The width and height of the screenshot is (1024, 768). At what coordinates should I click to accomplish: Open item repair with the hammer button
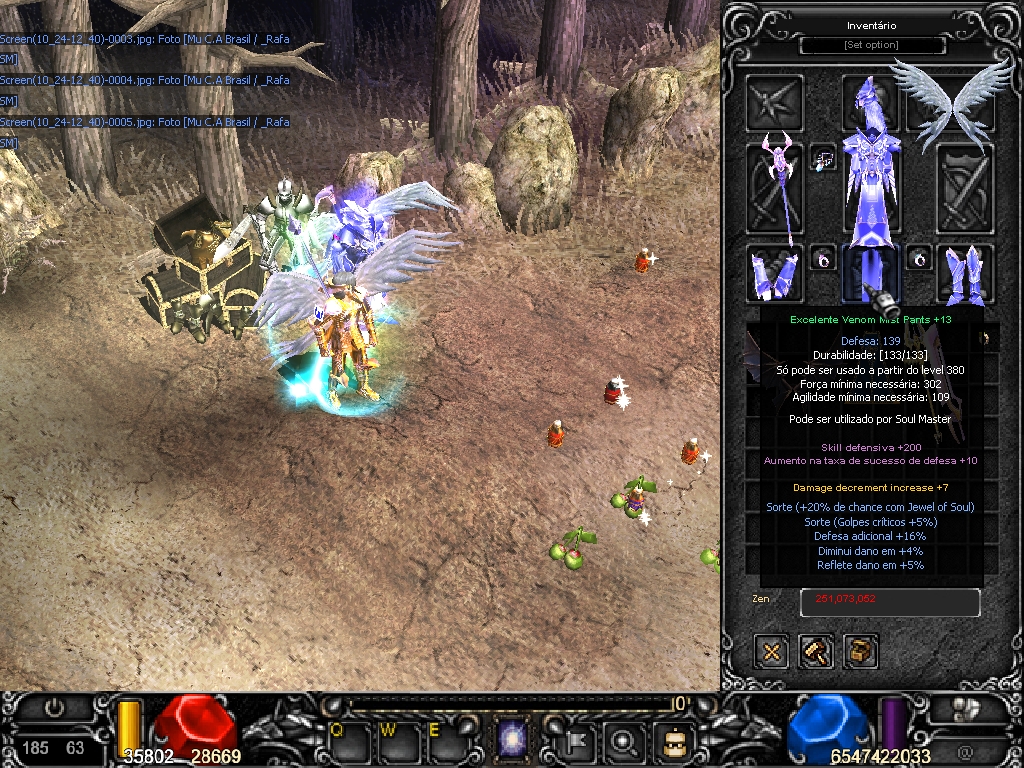pos(816,652)
